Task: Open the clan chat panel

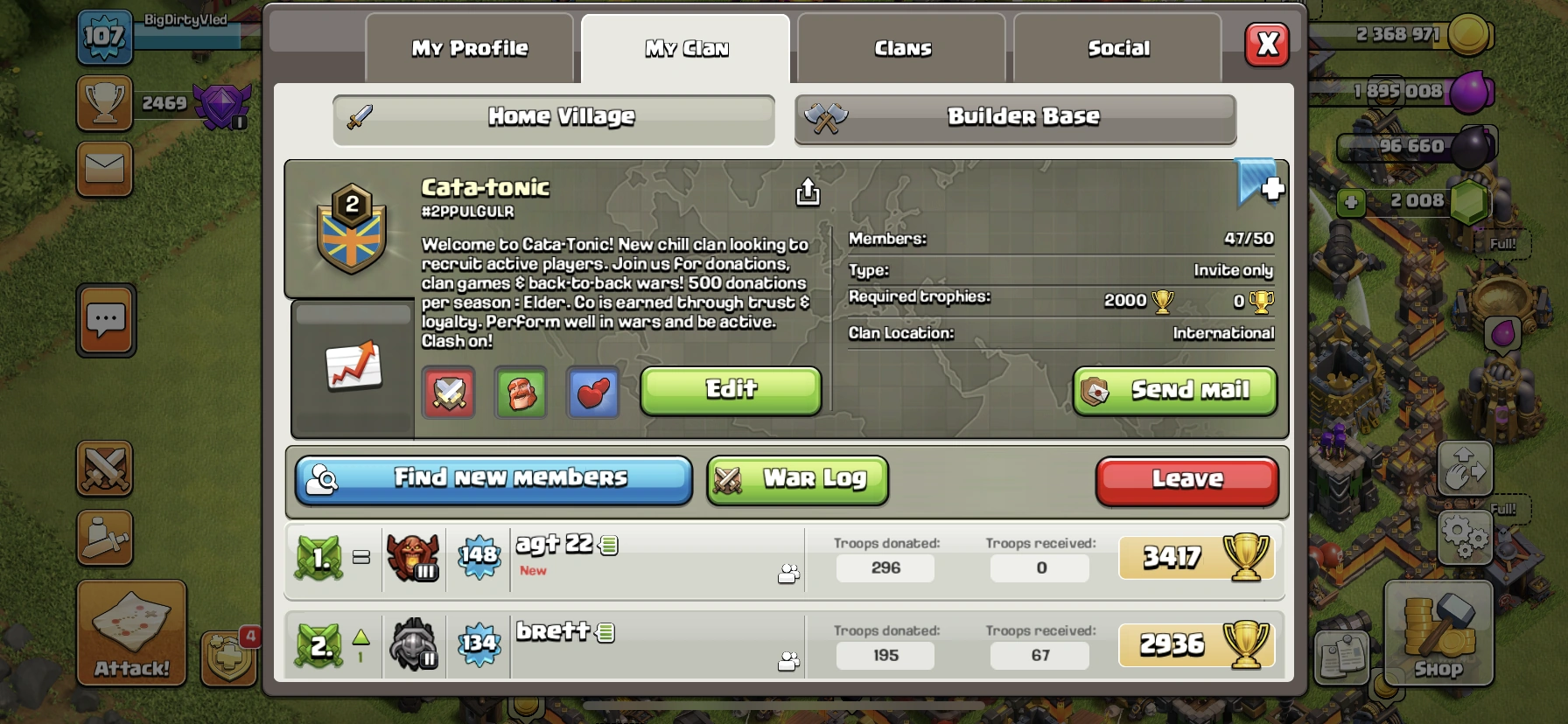Action: [104, 320]
